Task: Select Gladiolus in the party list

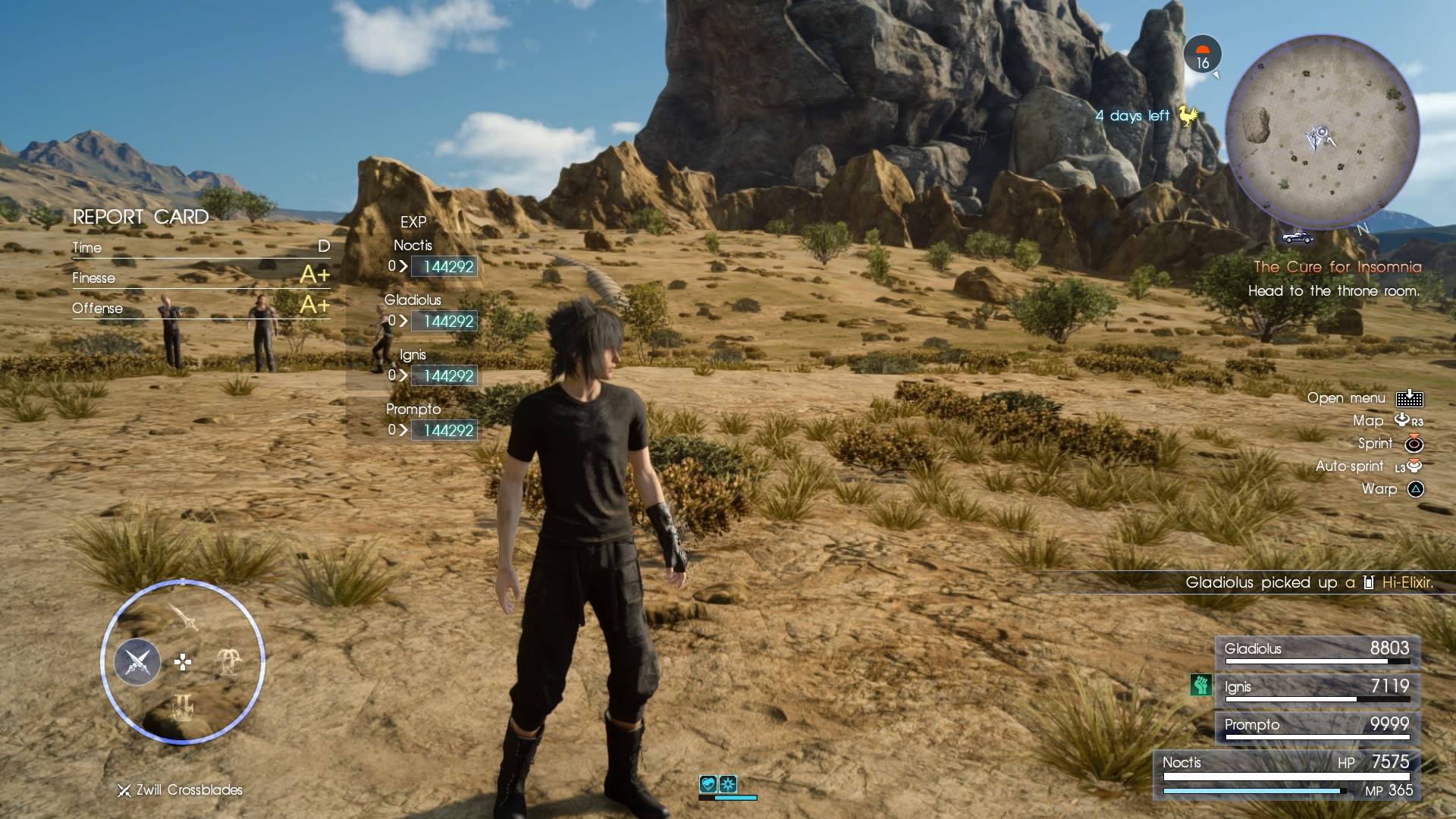Action: tap(1317, 650)
